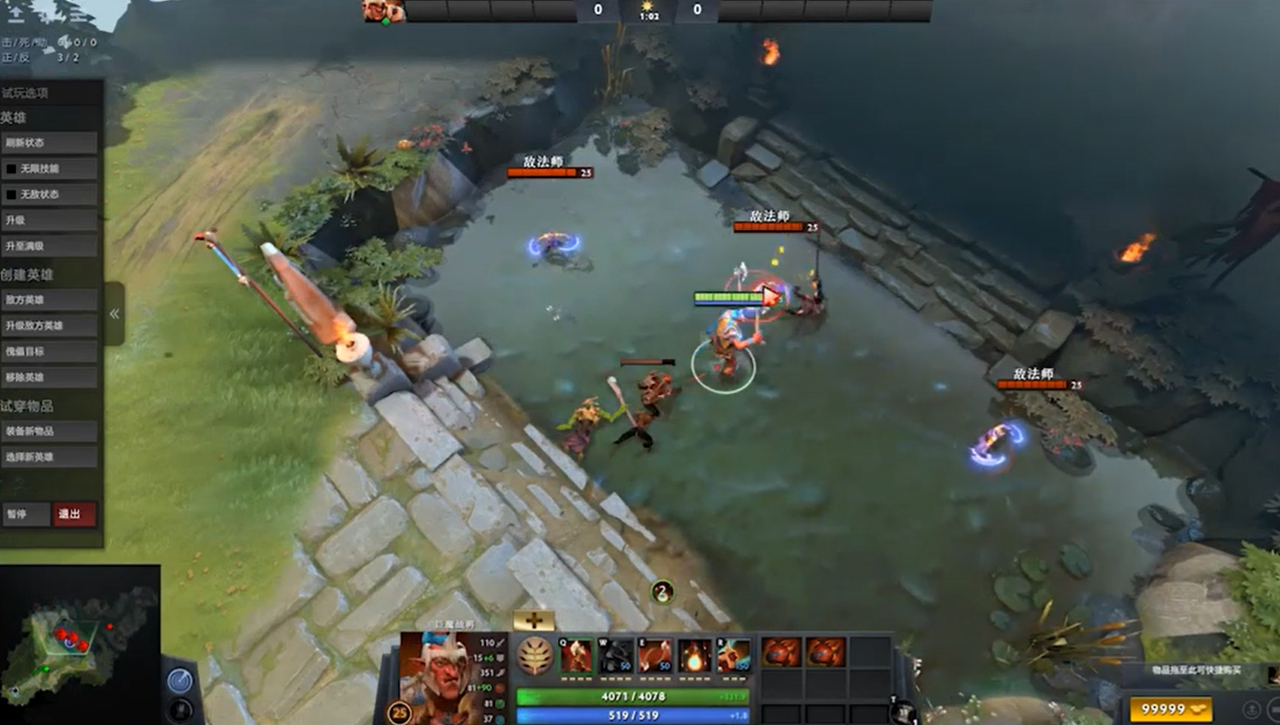
Task: Select the E ability icon
Action: 656,655
